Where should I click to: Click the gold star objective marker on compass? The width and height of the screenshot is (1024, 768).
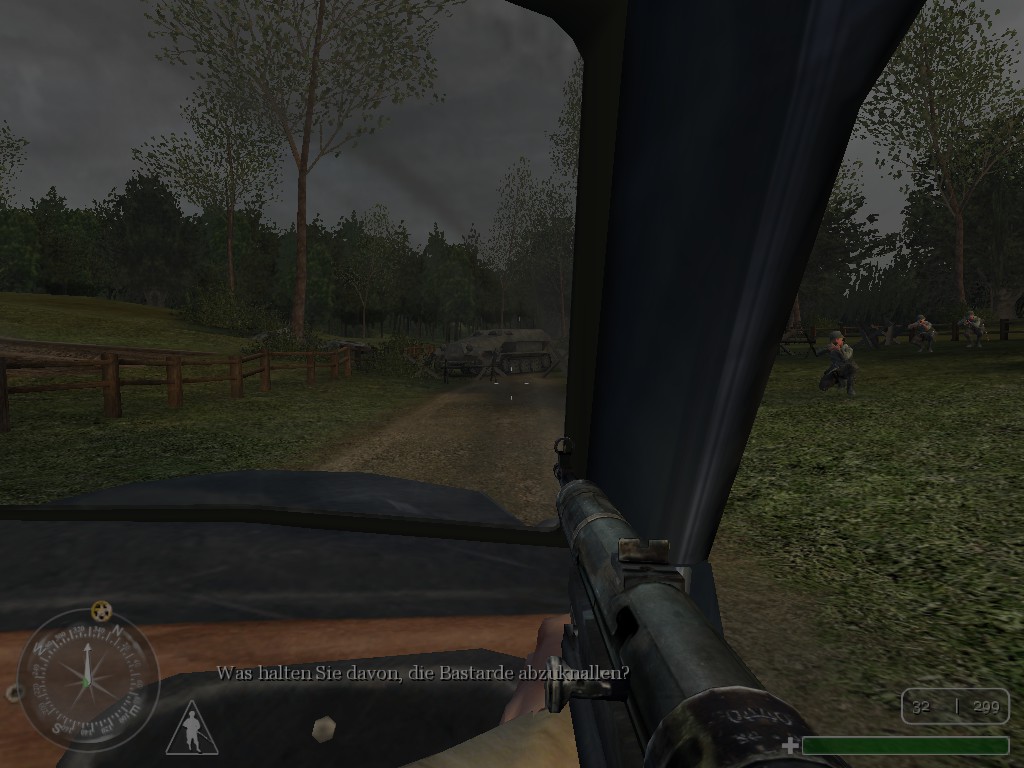[x=100, y=610]
